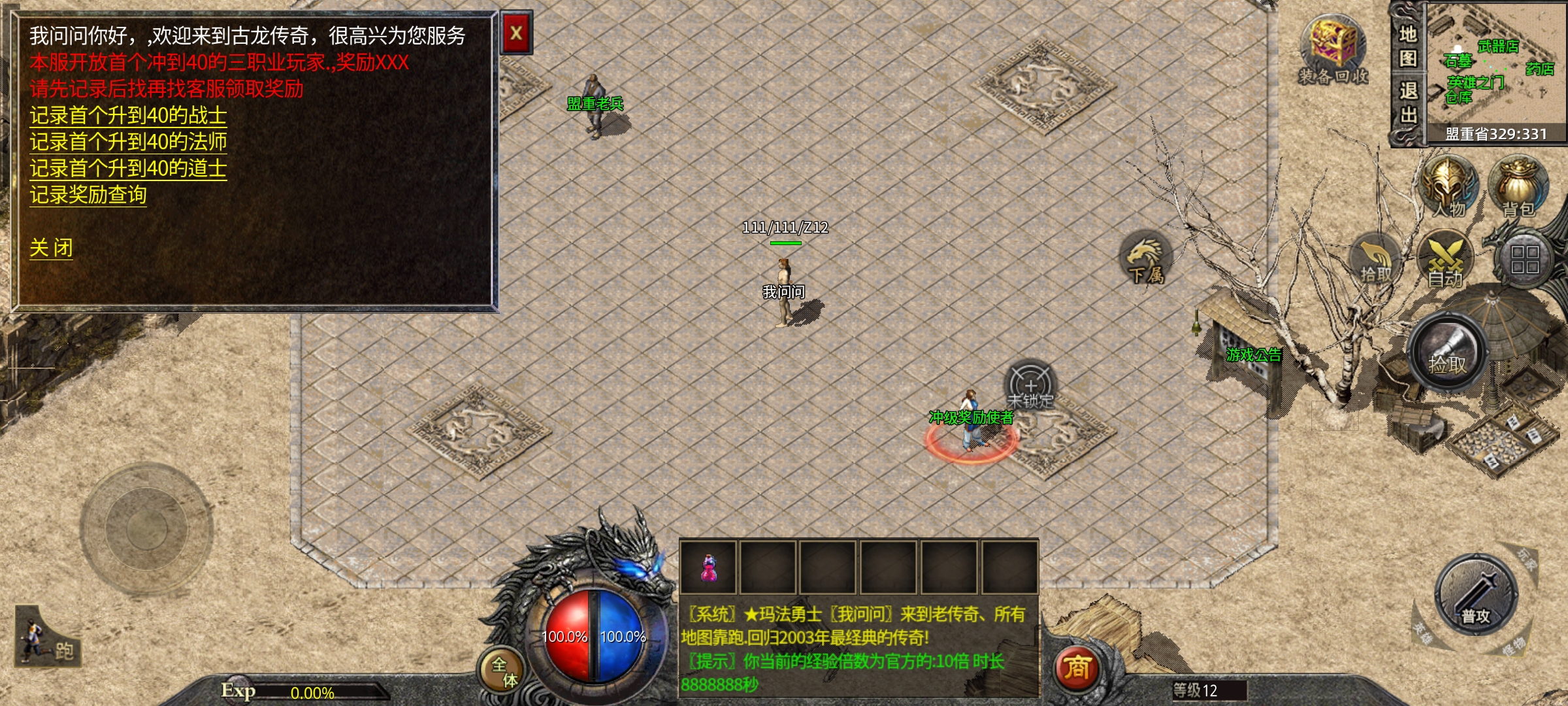Open the 记录奖励查询 reward query
Image resolution: width=1568 pixels, height=706 pixels.
(88, 195)
